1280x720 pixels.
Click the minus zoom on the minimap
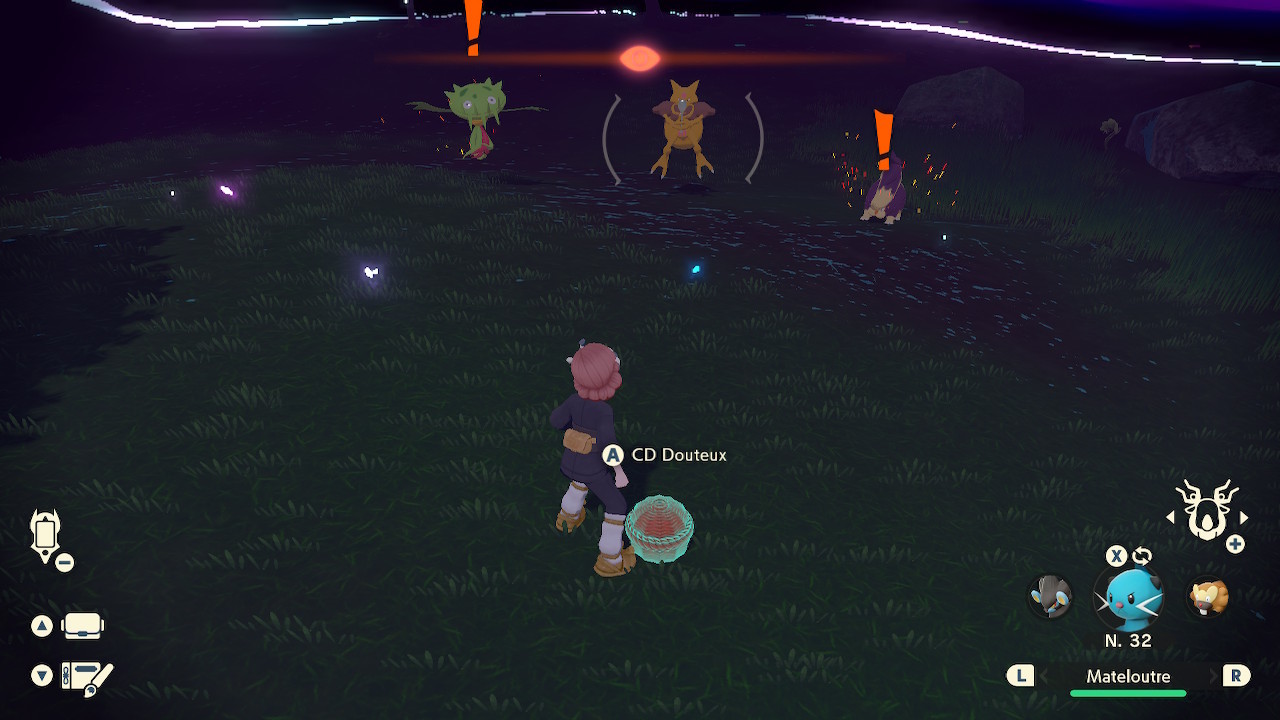64,561
